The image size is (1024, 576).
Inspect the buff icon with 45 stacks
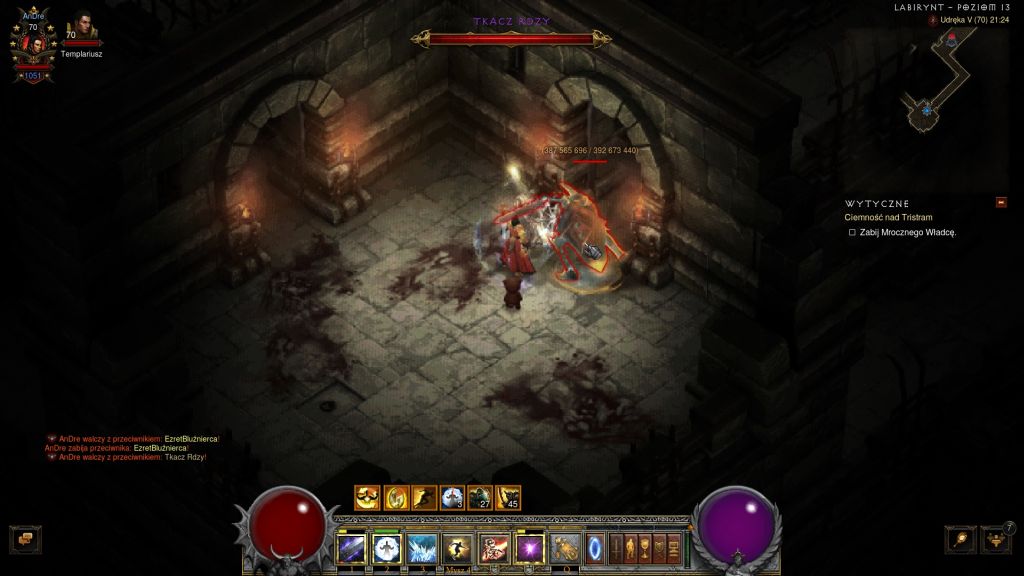(x=508, y=497)
